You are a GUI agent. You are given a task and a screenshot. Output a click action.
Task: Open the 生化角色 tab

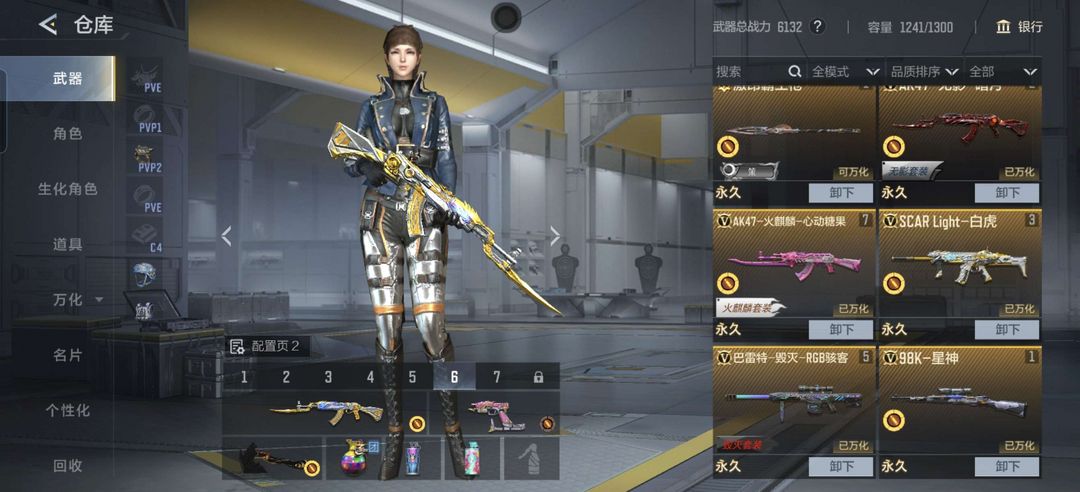(x=67, y=188)
